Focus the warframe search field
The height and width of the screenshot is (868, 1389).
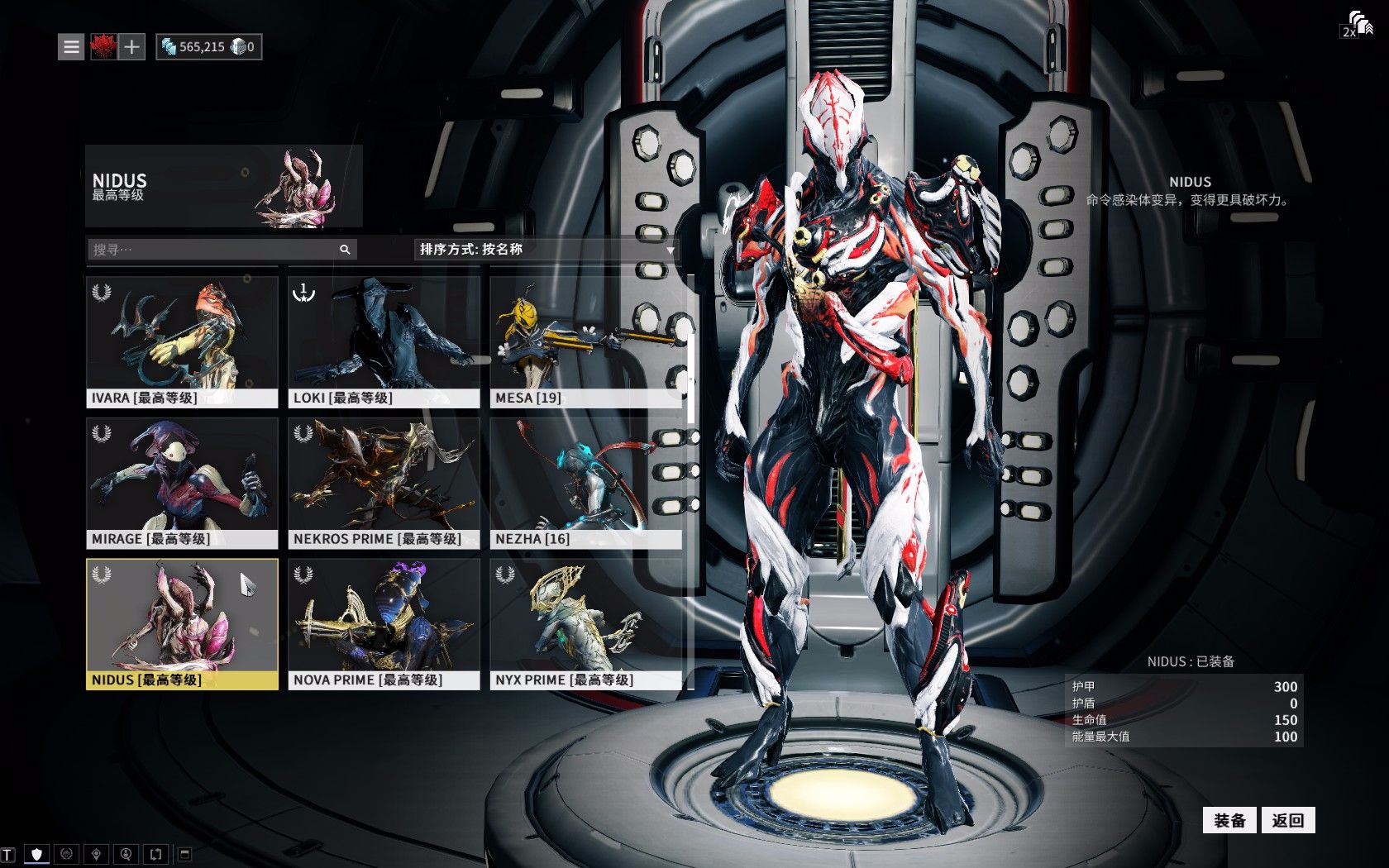[215, 250]
